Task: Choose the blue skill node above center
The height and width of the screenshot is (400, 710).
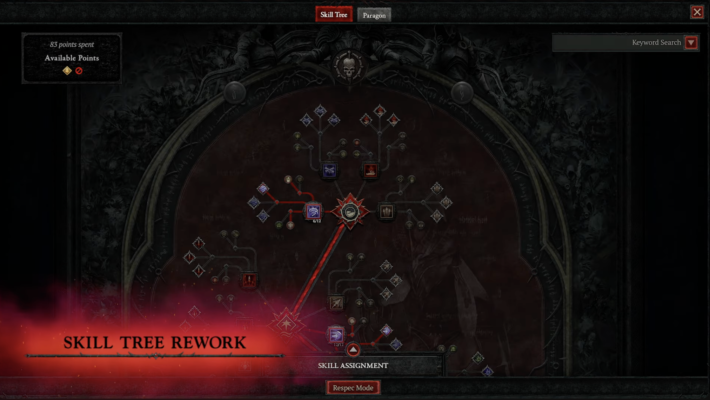Action: click(329, 171)
